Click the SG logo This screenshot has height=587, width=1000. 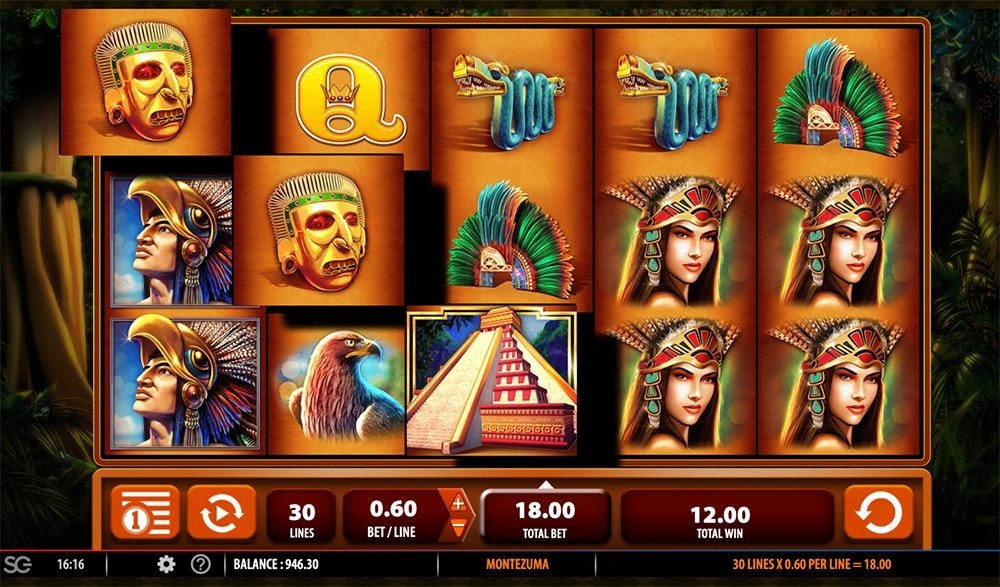[17, 564]
